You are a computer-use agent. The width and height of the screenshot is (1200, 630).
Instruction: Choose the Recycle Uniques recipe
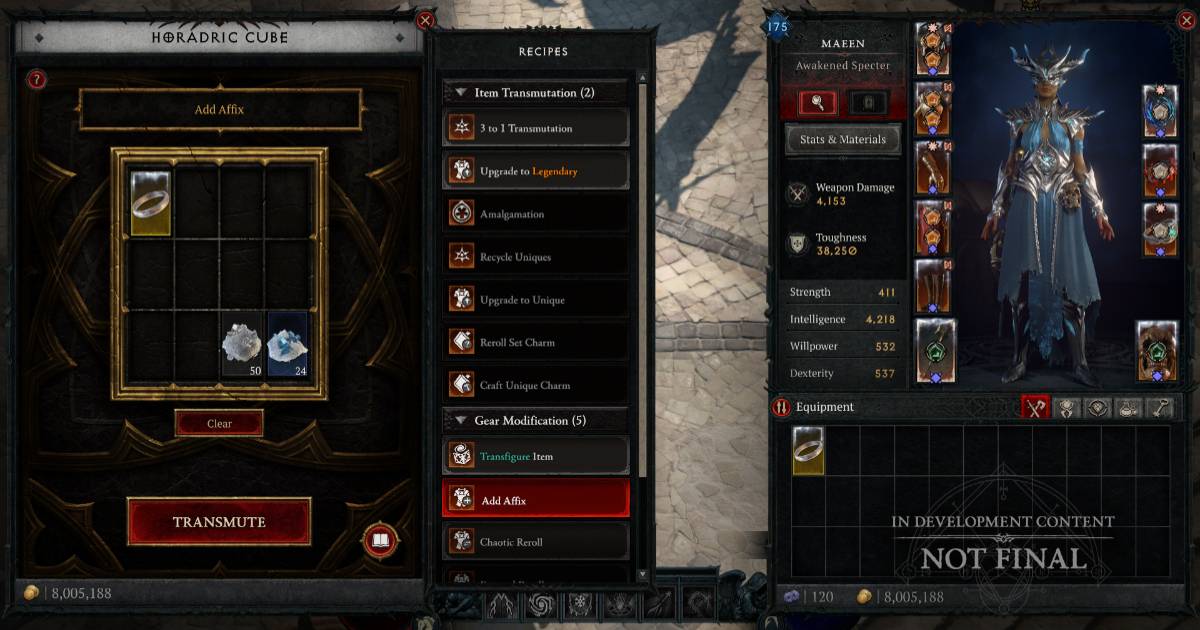536,257
